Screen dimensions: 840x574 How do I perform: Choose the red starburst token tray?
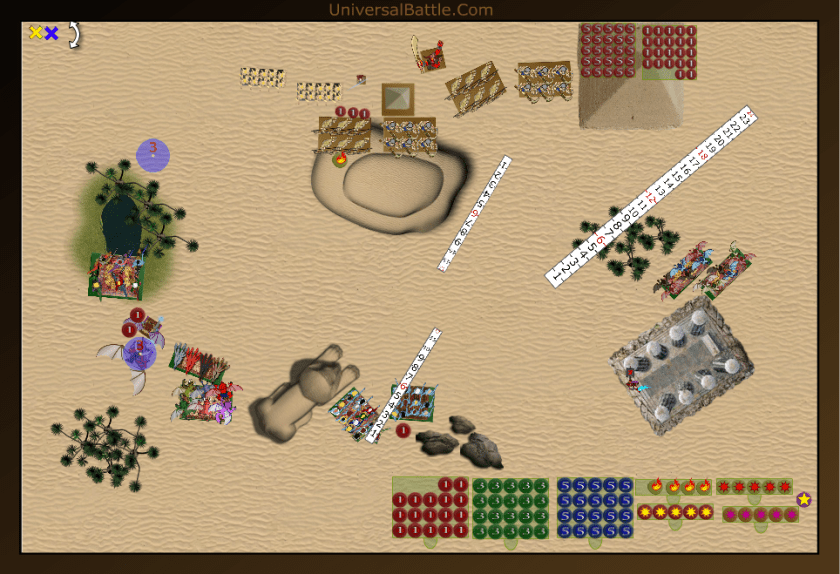point(754,487)
